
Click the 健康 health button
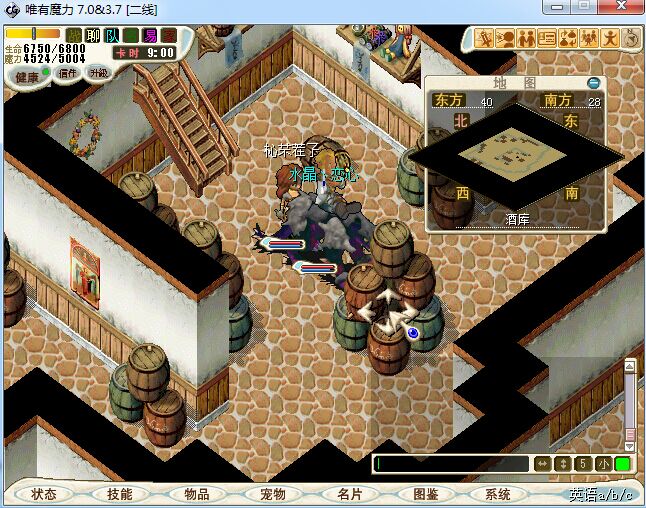27,76
